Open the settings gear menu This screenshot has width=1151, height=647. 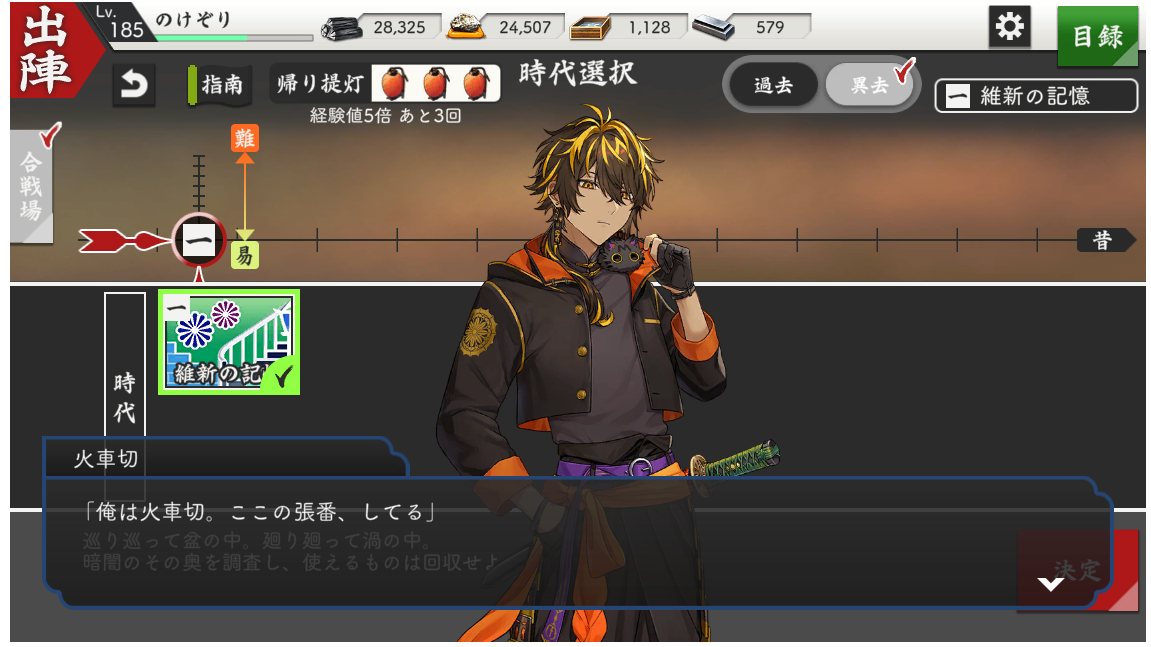tap(1010, 28)
